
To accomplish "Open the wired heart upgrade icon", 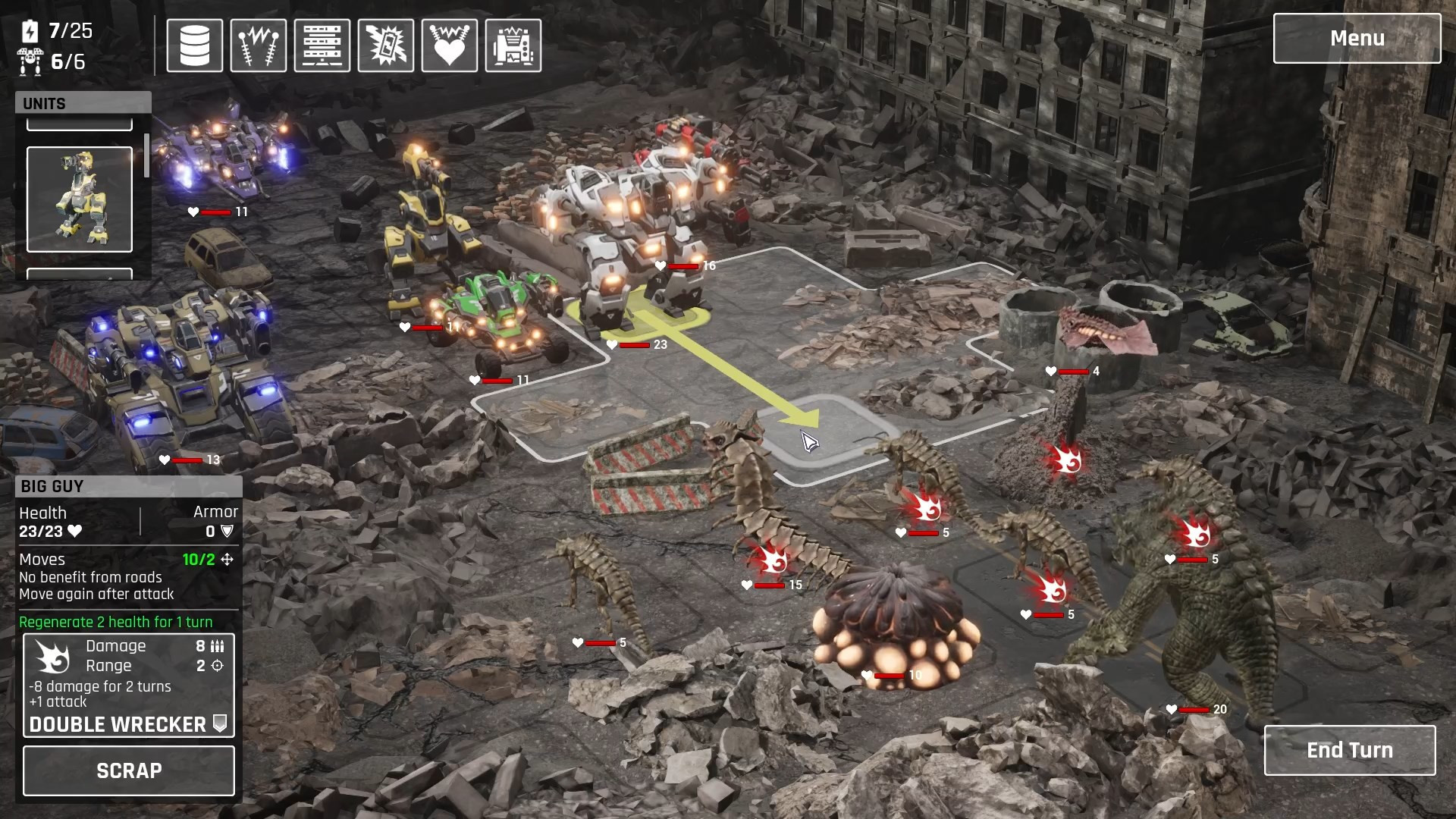I will click(450, 45).
